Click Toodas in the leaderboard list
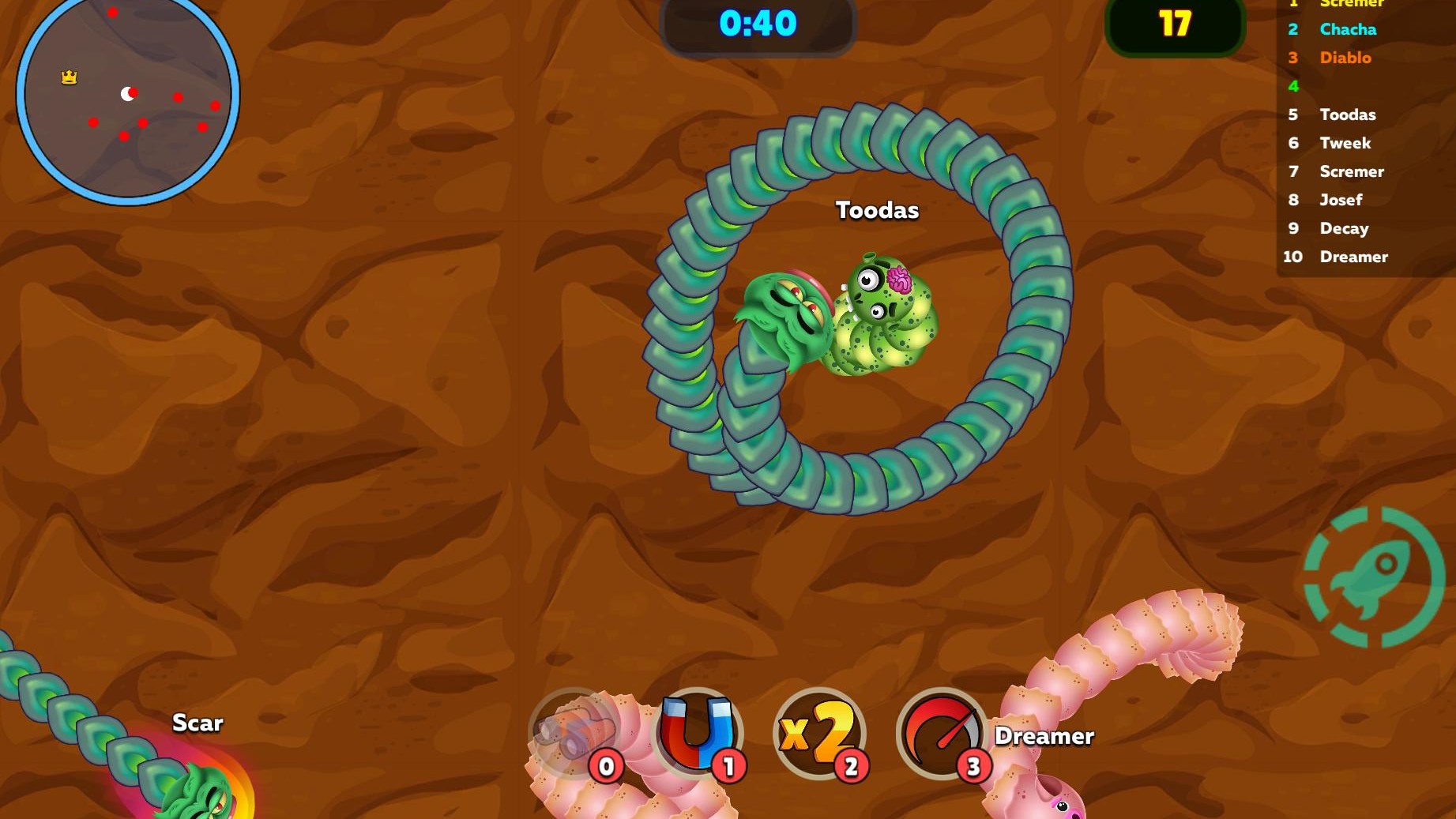Screen dimensions: 1456x819 1347,115
